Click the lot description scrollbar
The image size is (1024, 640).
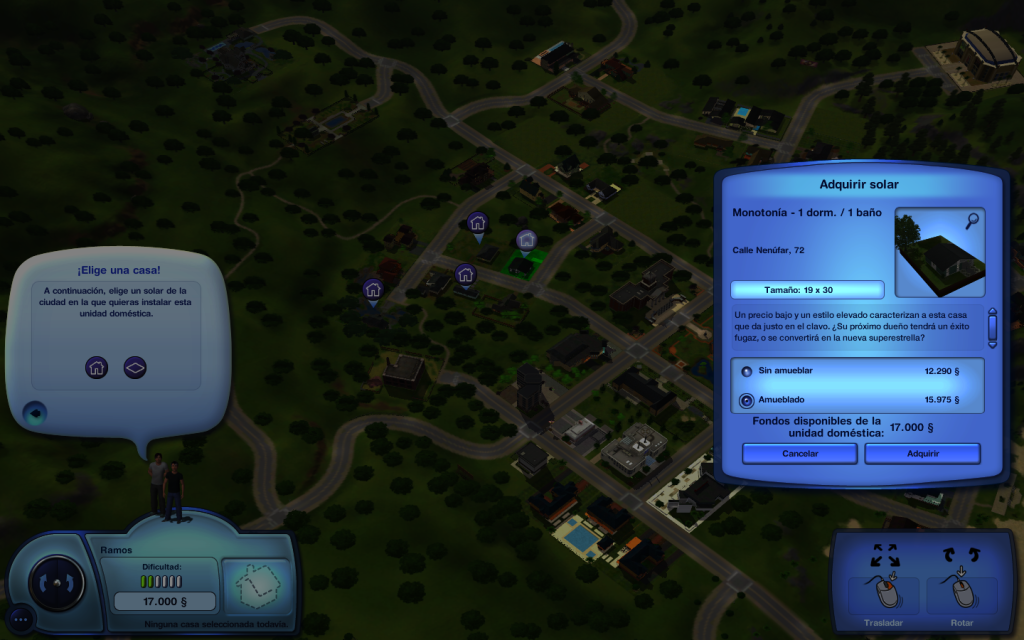pos(992,326)
